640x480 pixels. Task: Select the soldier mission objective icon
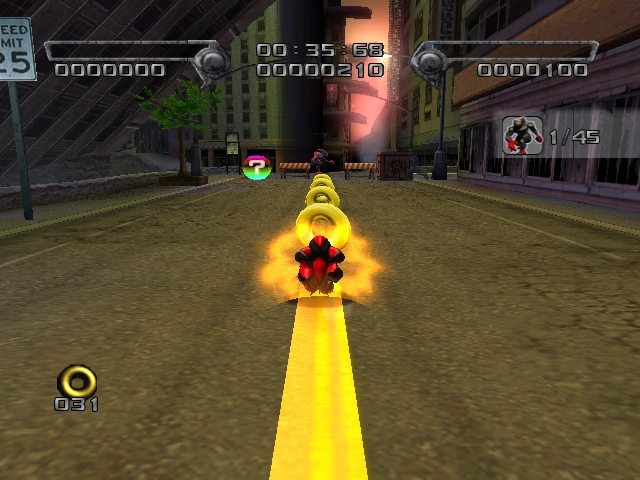click(x=522, y=135)
